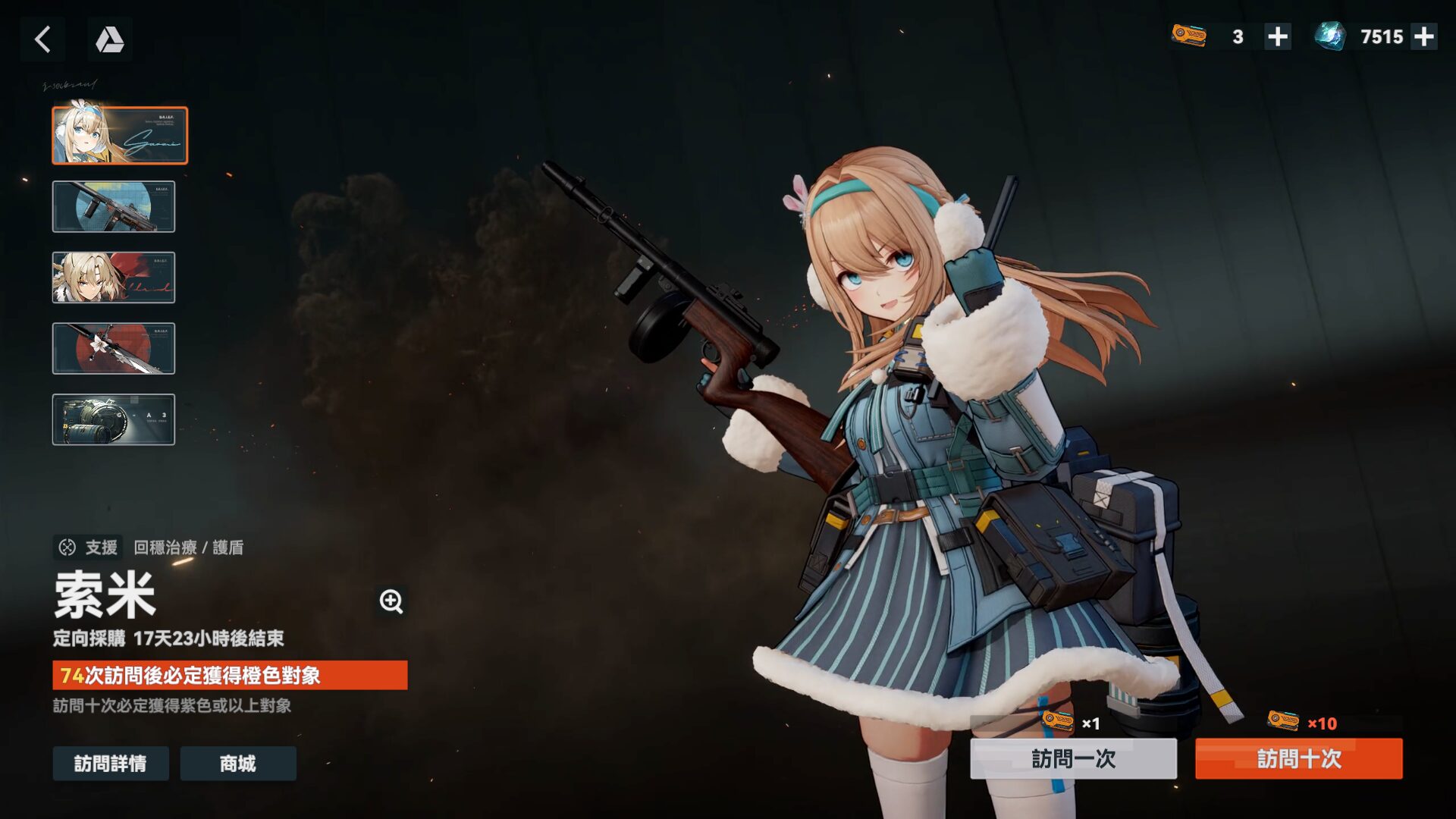Open 訪問詳情 access details
This screenshot has height=819, width=1456.
(111, 763)
